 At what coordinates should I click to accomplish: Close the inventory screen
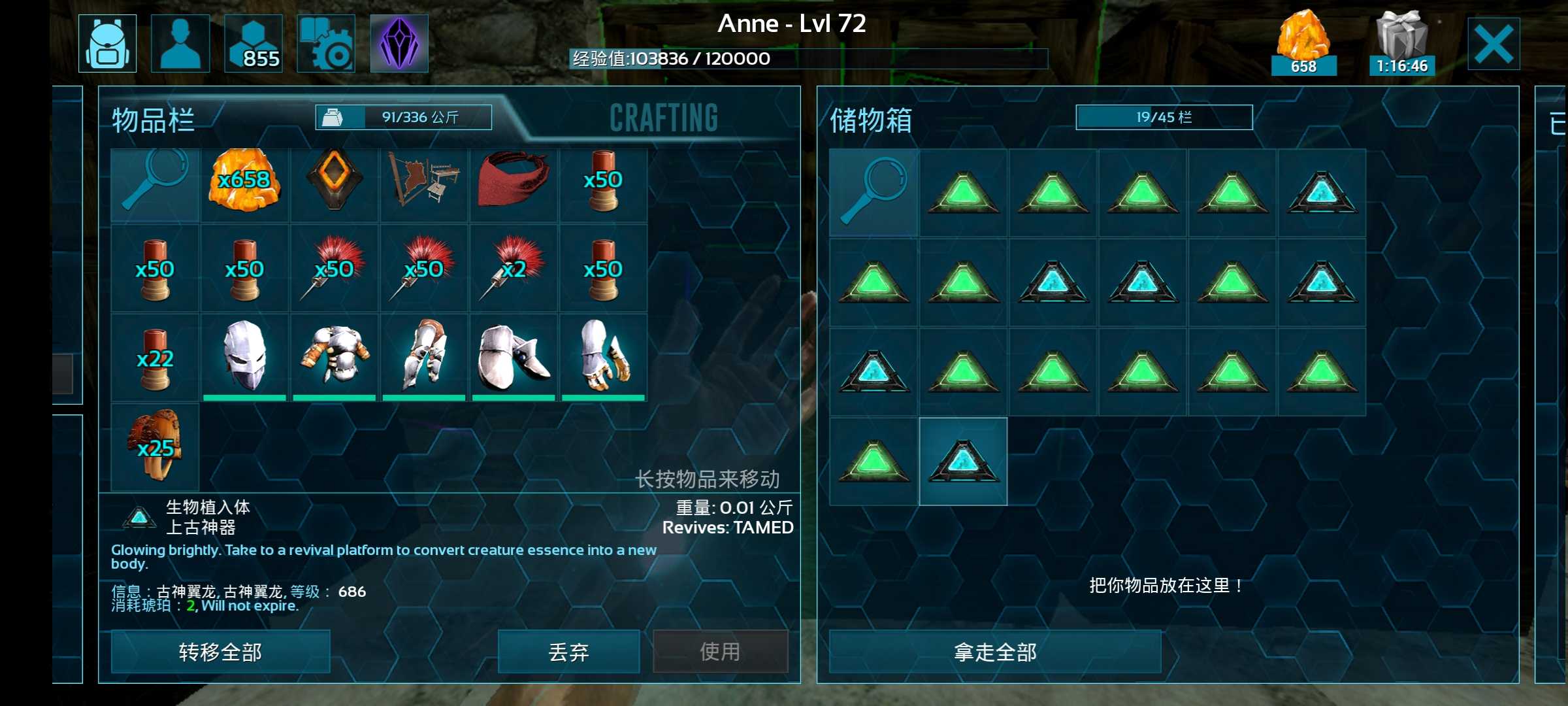(x=1494, y=44)
